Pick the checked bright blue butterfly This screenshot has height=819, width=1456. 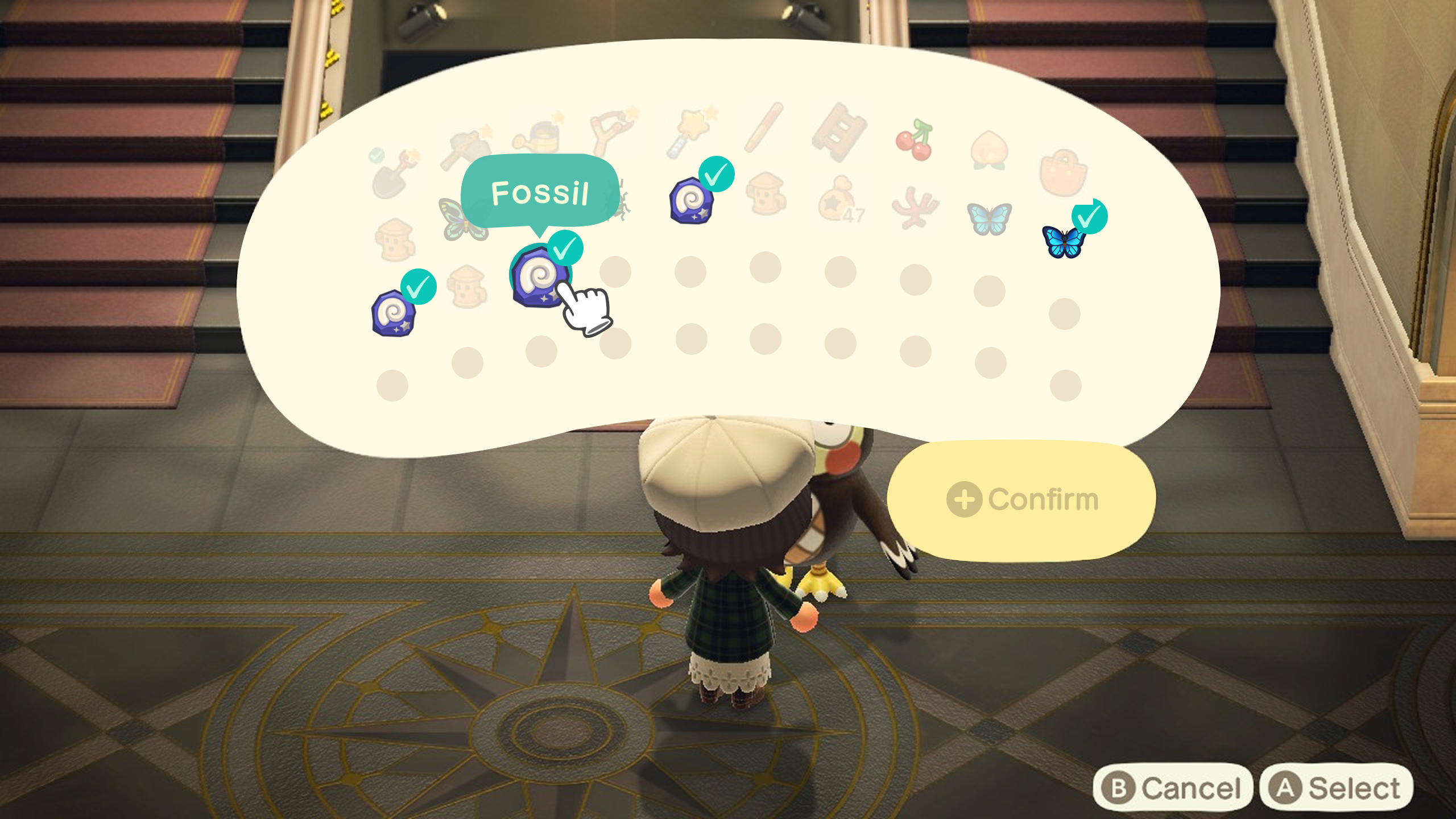pos(1062,241)
